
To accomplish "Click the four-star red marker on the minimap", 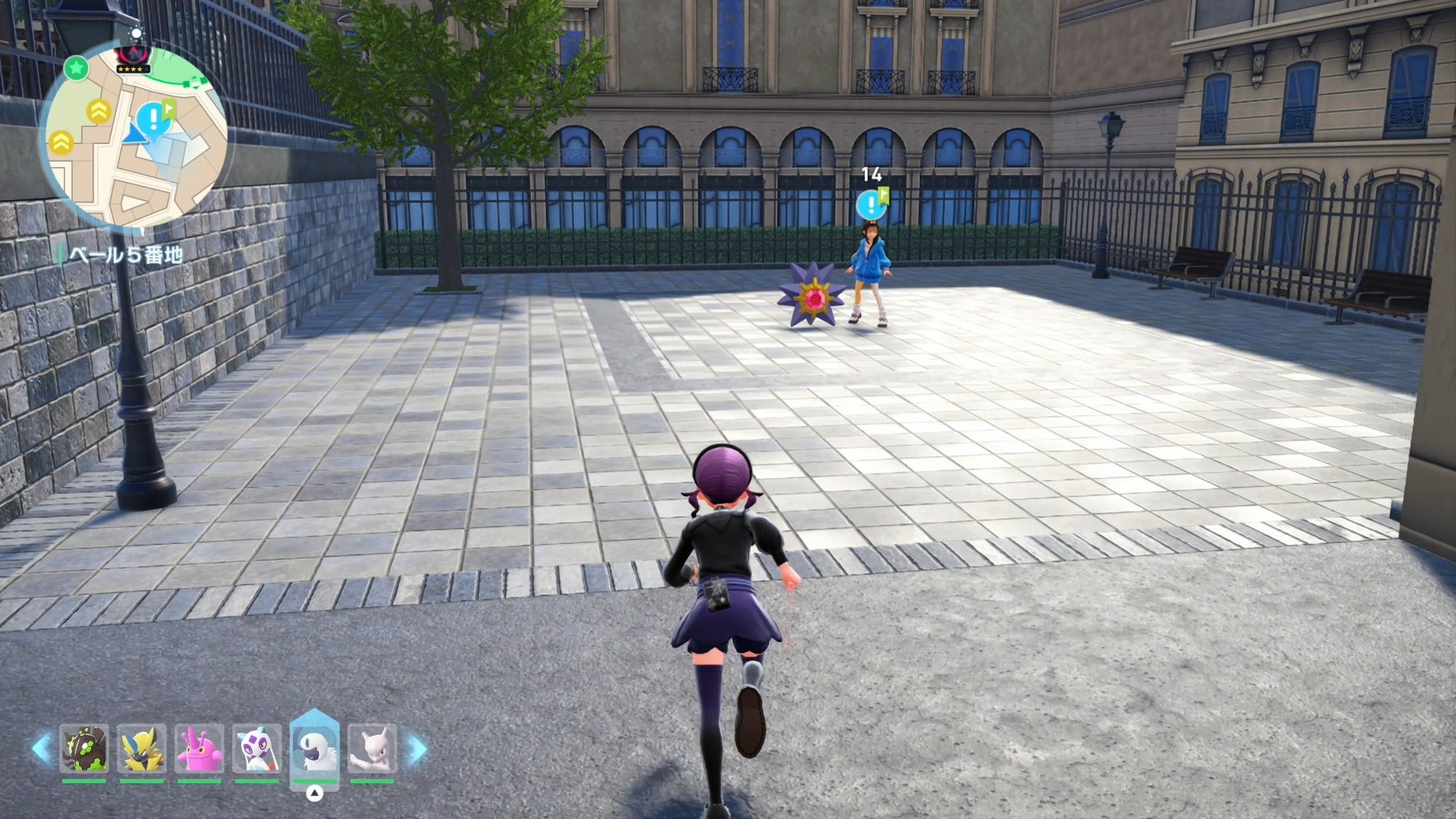I will (133, 58).
